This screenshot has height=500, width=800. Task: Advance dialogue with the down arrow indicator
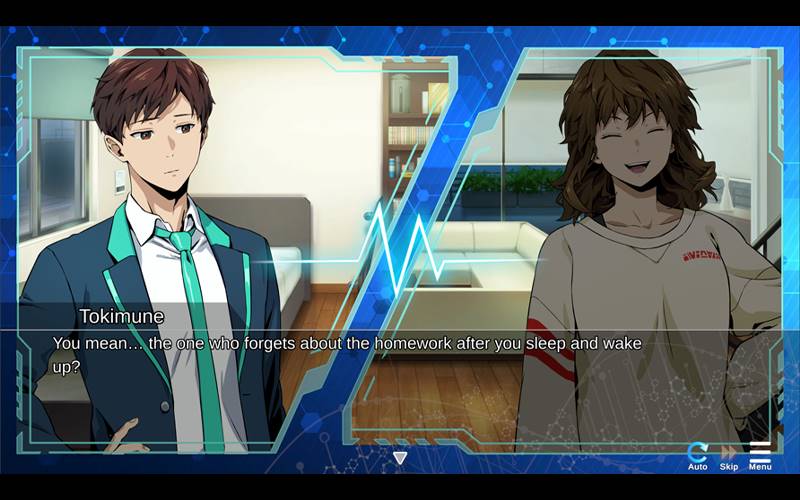400,458
